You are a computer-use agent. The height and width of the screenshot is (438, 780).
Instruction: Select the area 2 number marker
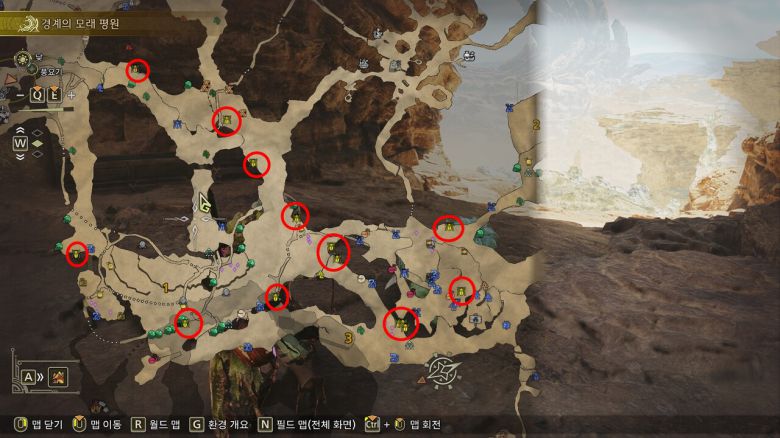(x=537, y=125)
